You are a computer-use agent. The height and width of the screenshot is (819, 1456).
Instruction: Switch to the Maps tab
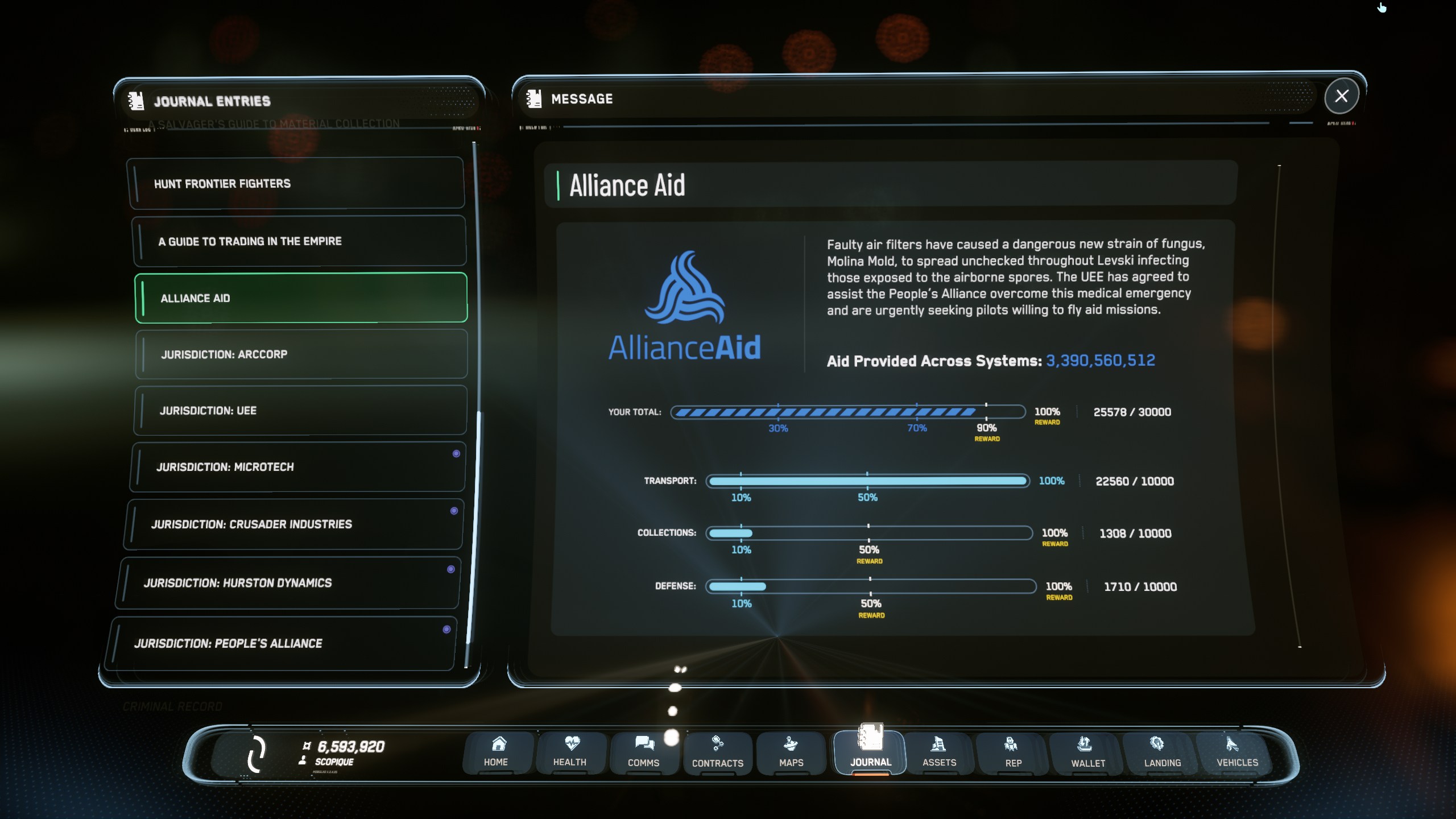coord(791,752)
